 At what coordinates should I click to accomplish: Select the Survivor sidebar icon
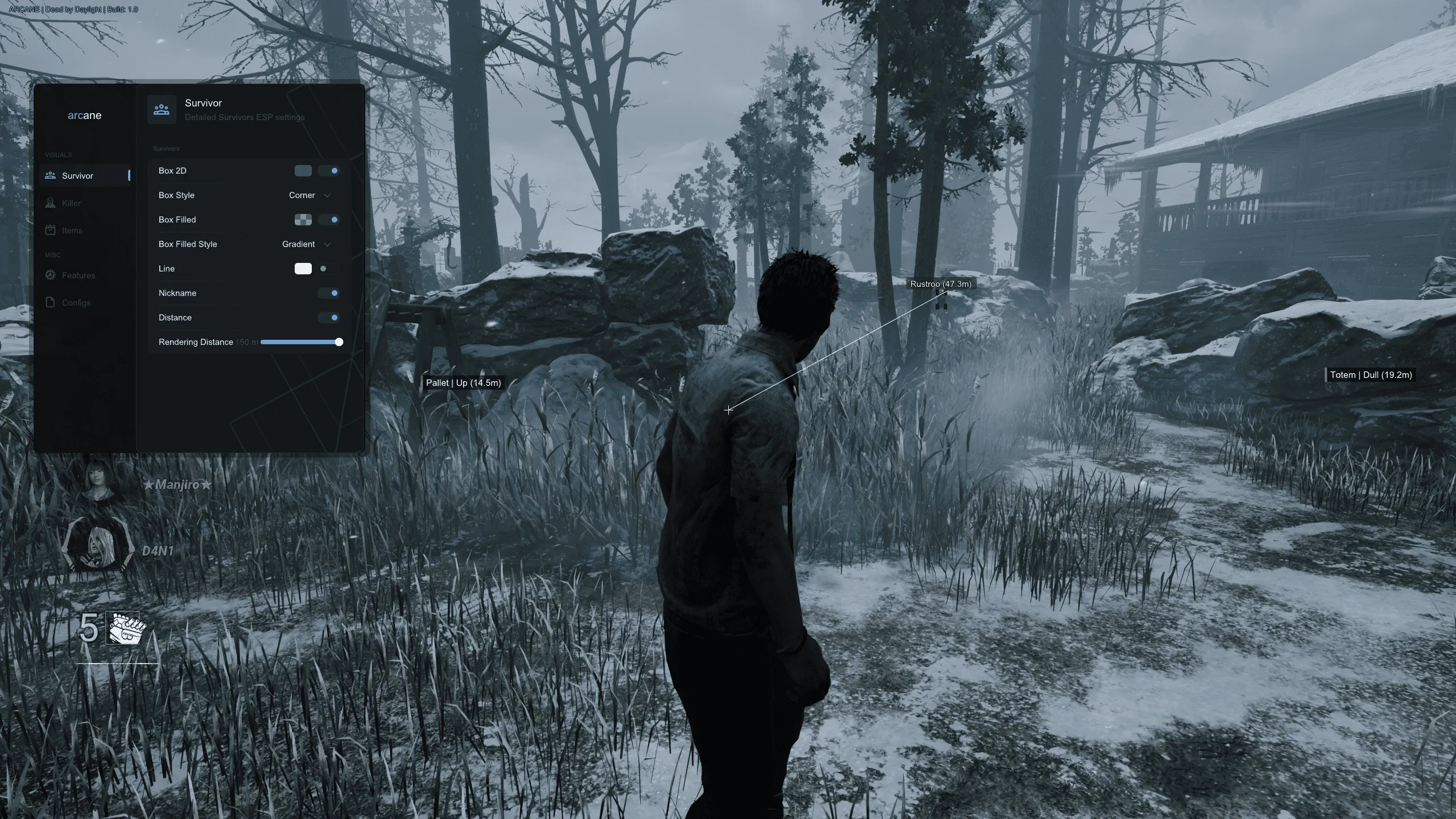point(50,175)
